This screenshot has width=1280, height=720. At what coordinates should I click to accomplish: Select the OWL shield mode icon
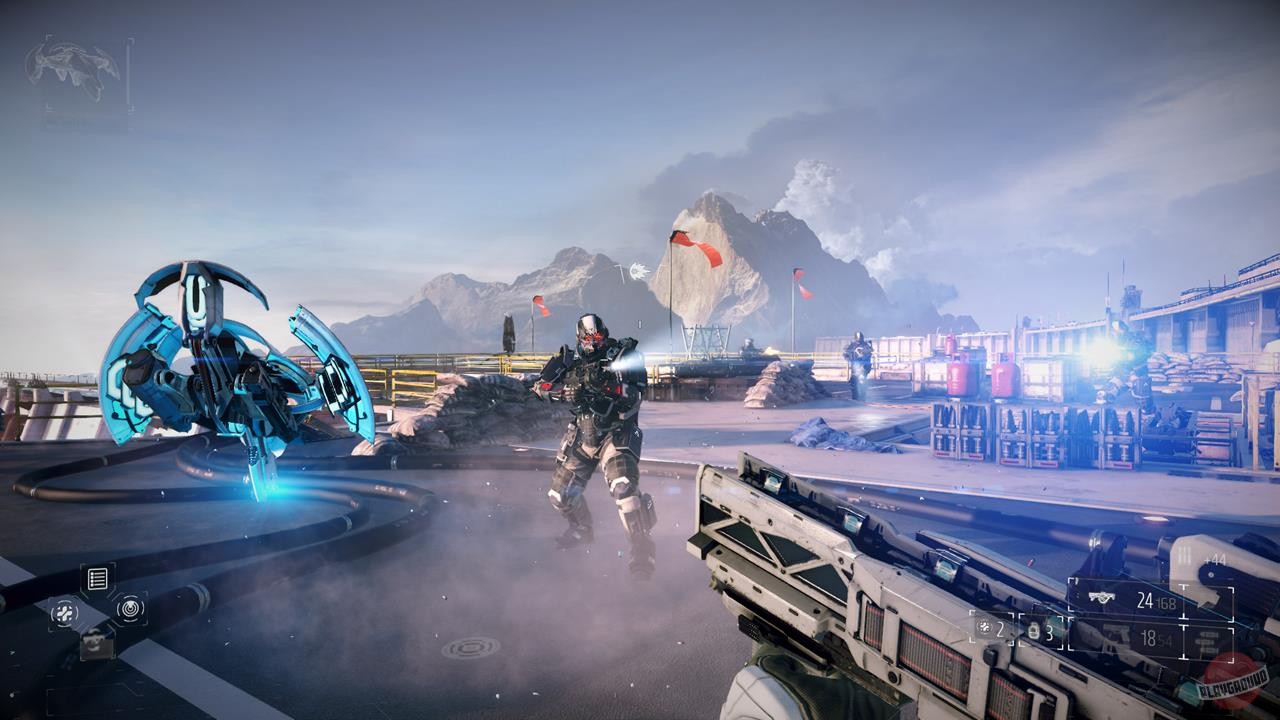[98, 644]
